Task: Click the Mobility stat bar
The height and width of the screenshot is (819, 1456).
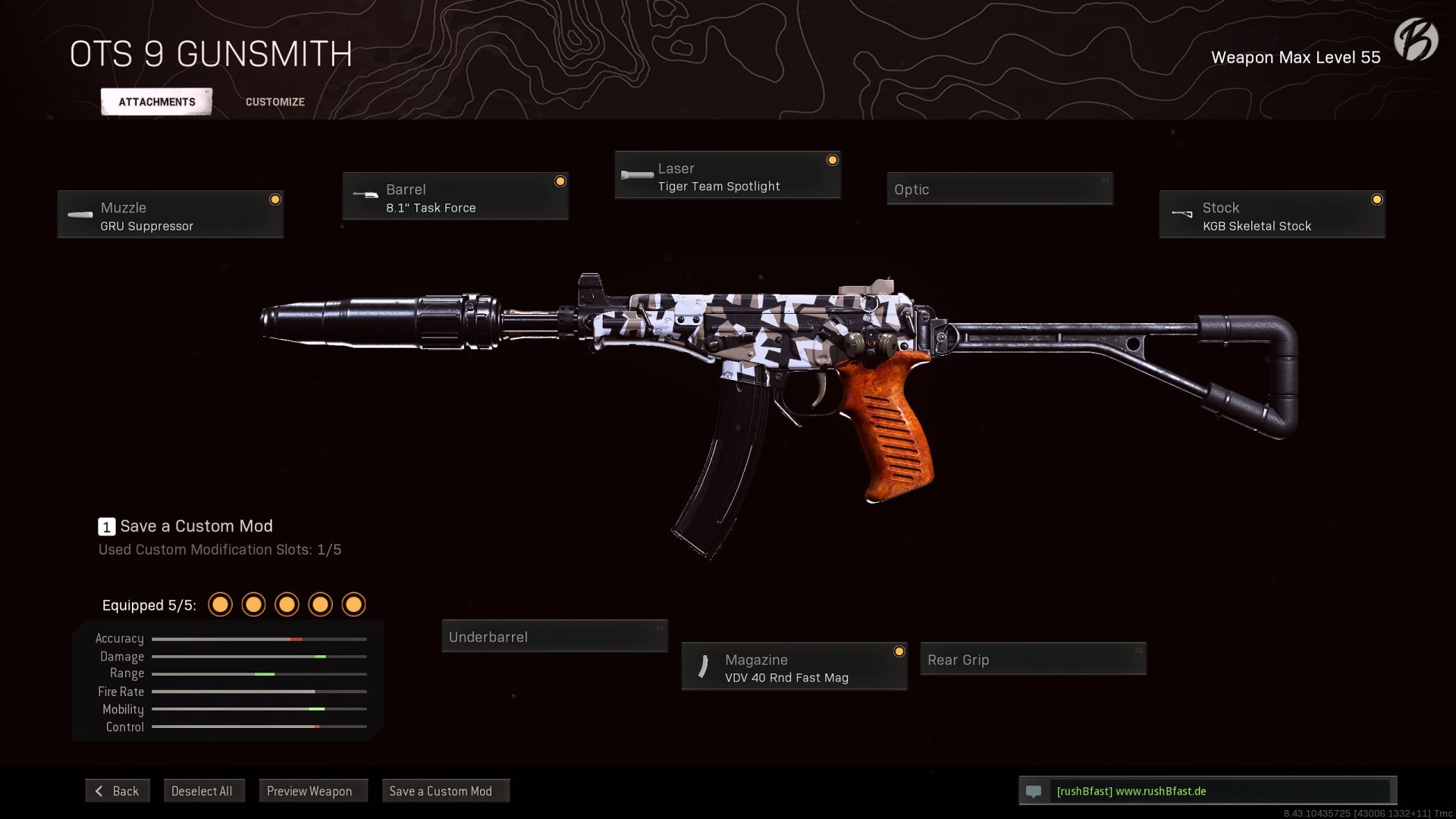Action: click(259, 709)
